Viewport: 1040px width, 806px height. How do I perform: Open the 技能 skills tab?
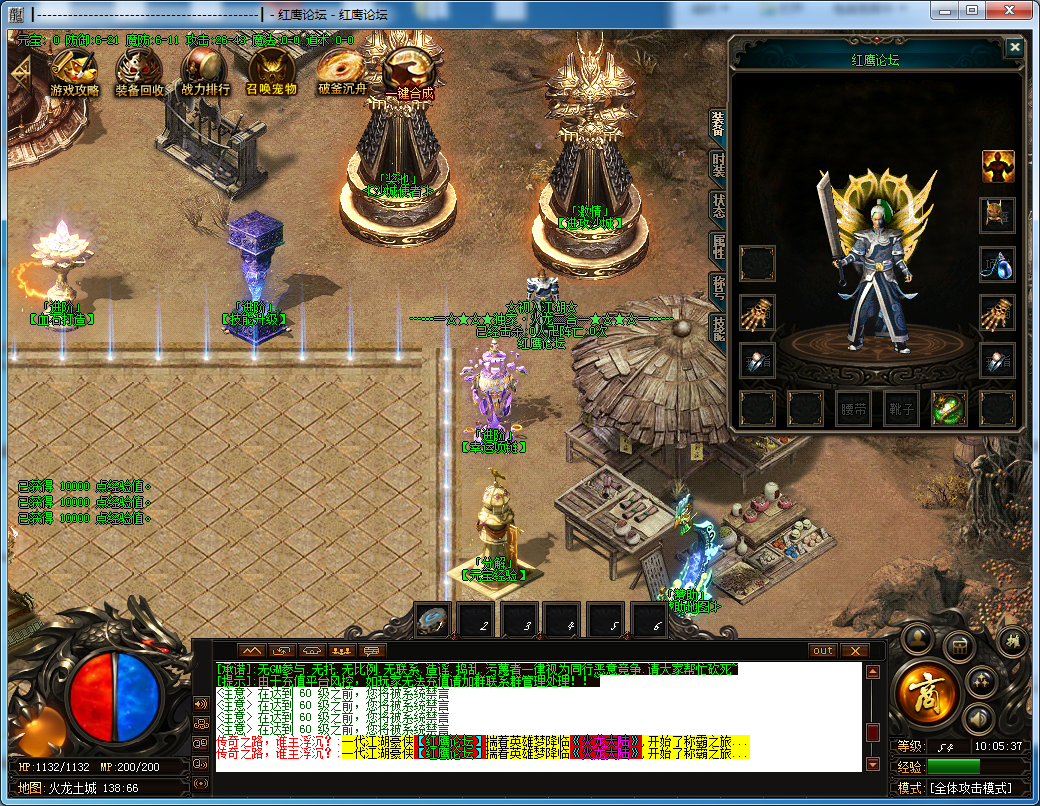(718, 326)
